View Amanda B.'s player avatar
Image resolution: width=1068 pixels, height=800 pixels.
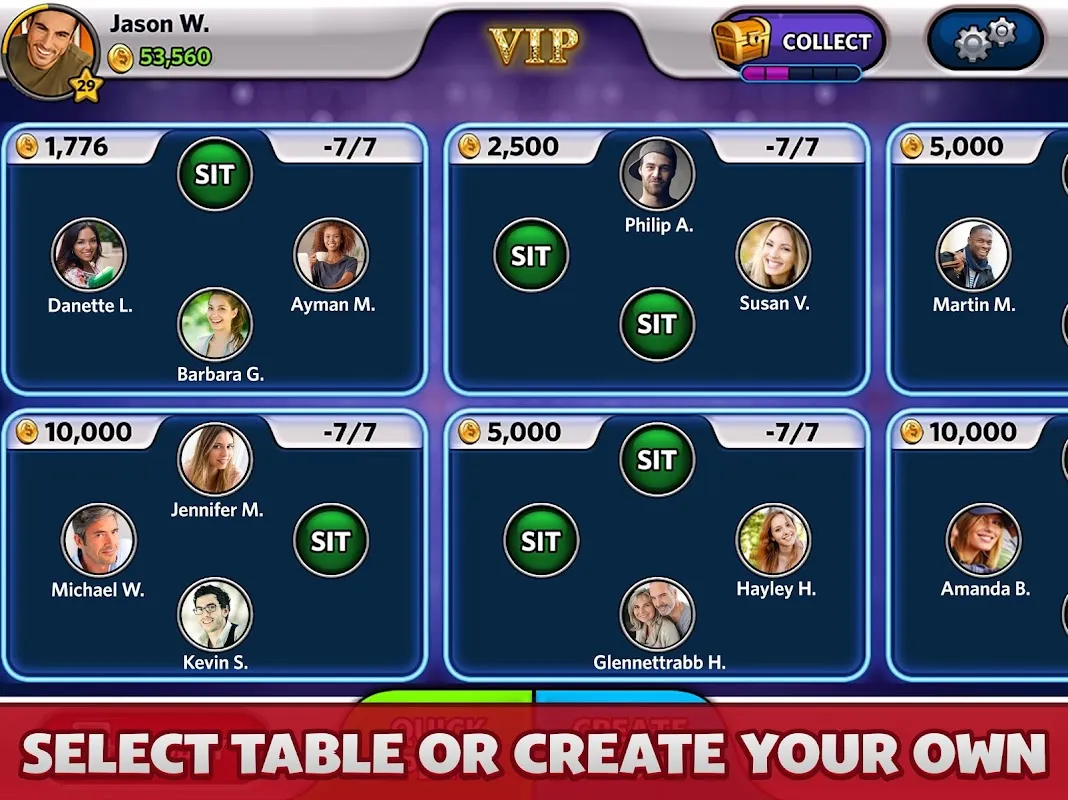[984, 541]
